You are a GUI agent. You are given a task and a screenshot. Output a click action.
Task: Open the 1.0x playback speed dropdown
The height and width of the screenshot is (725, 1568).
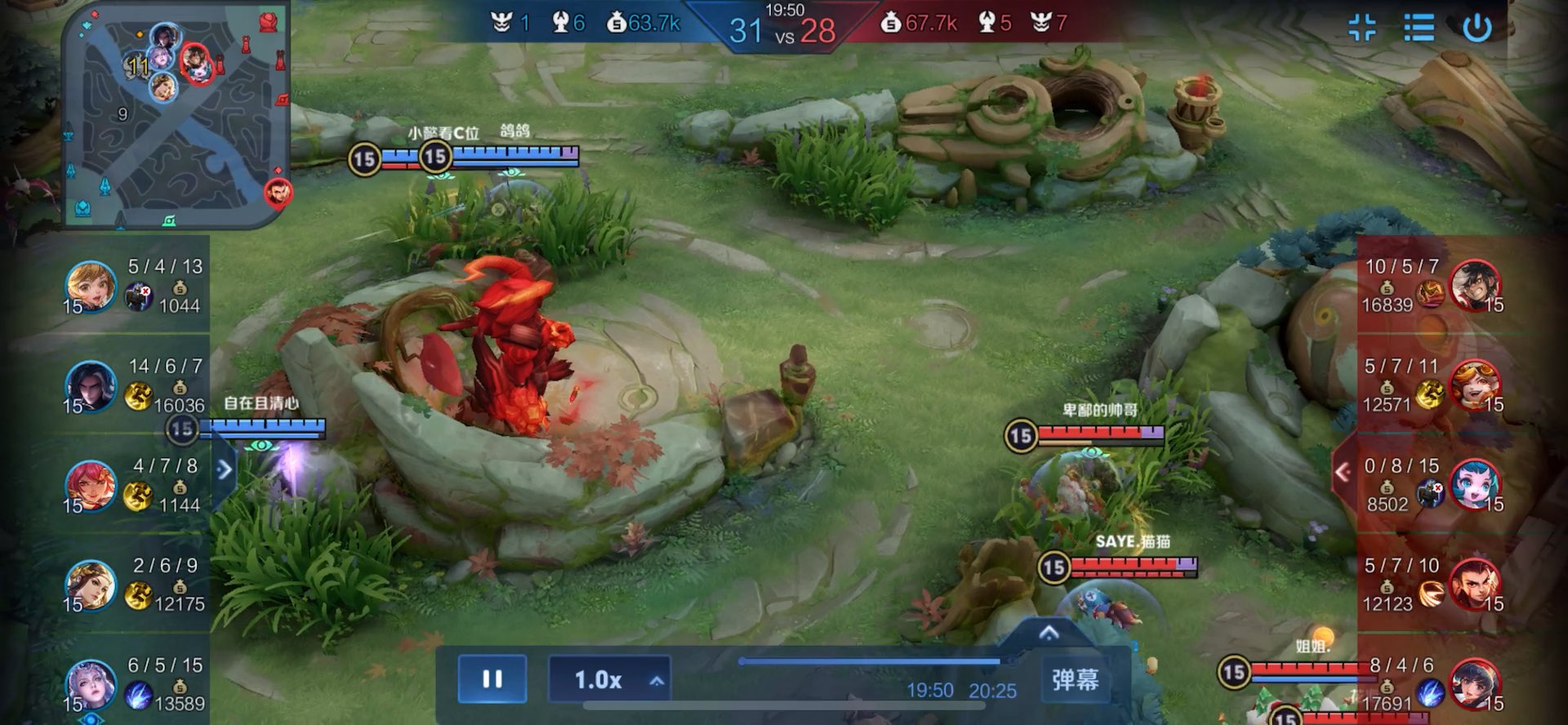click(610, 679)
